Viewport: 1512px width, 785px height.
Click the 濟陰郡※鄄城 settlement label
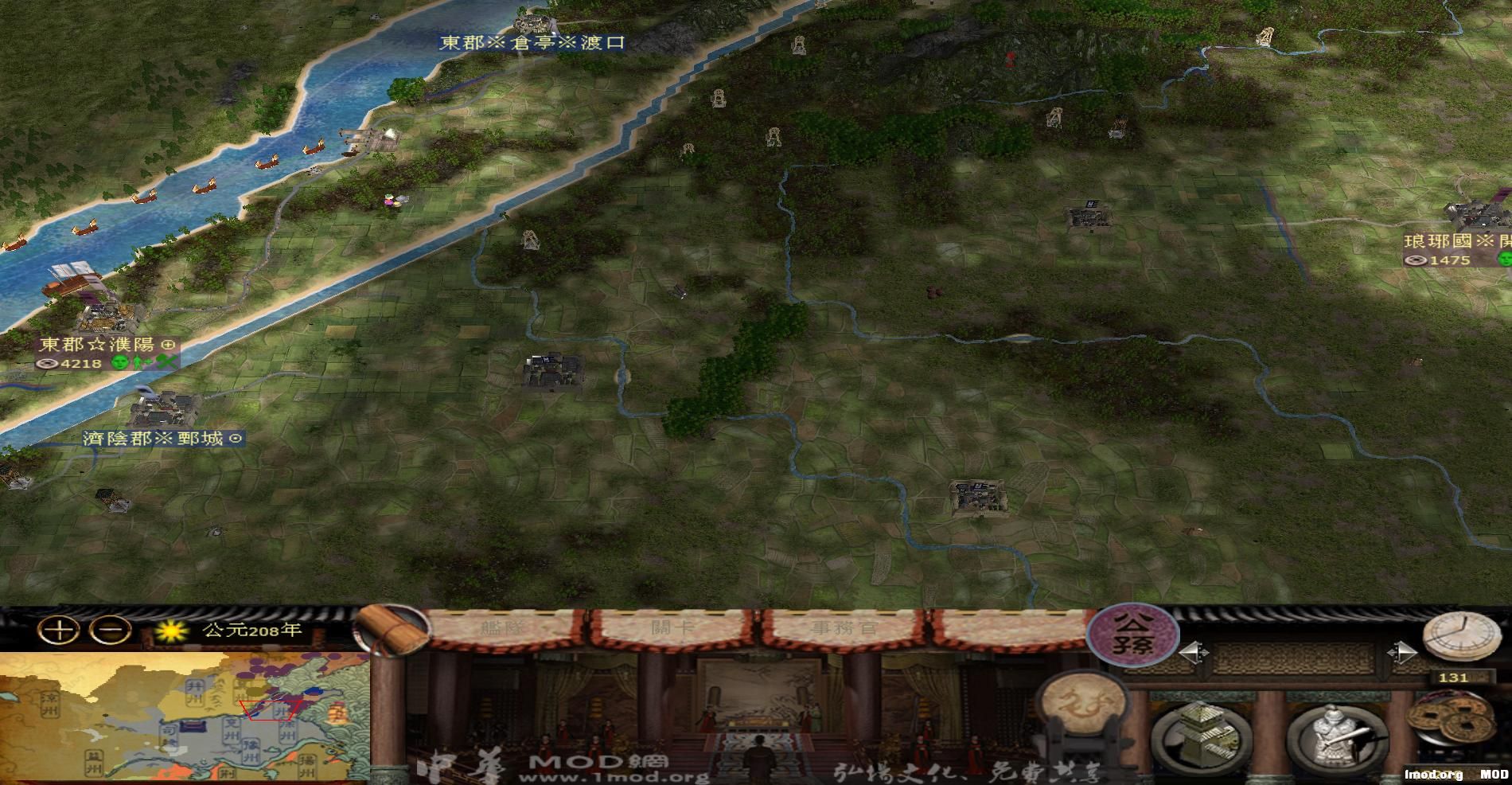tap(159, 439)
